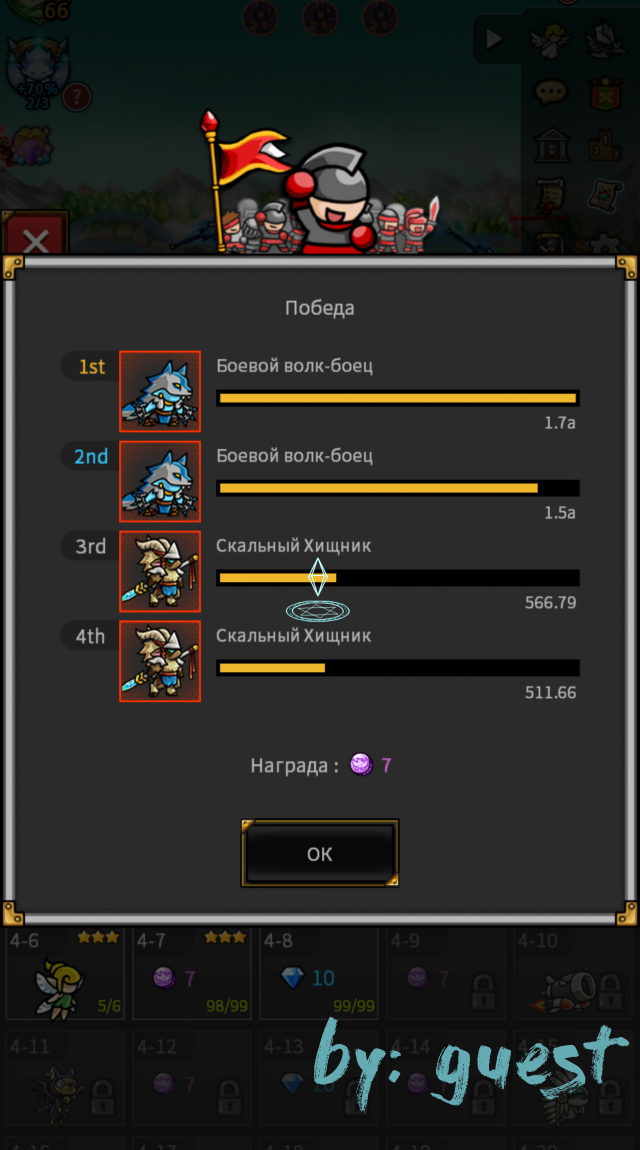Select the 1st place Боевой волк-боец portrait
640x1150 pixels.
click(160, 391)
